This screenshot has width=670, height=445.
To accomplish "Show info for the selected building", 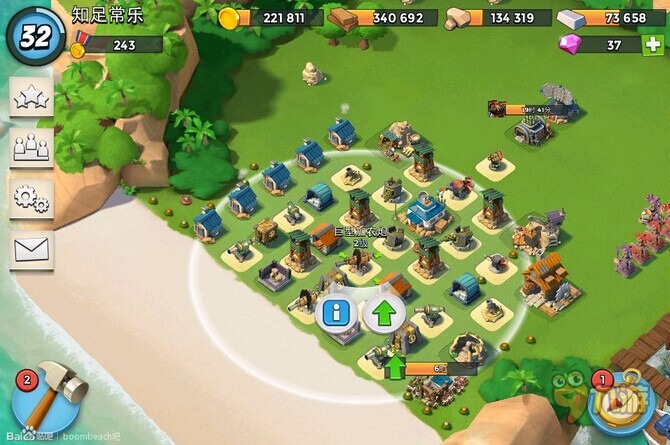I will [x=338, y=313].
